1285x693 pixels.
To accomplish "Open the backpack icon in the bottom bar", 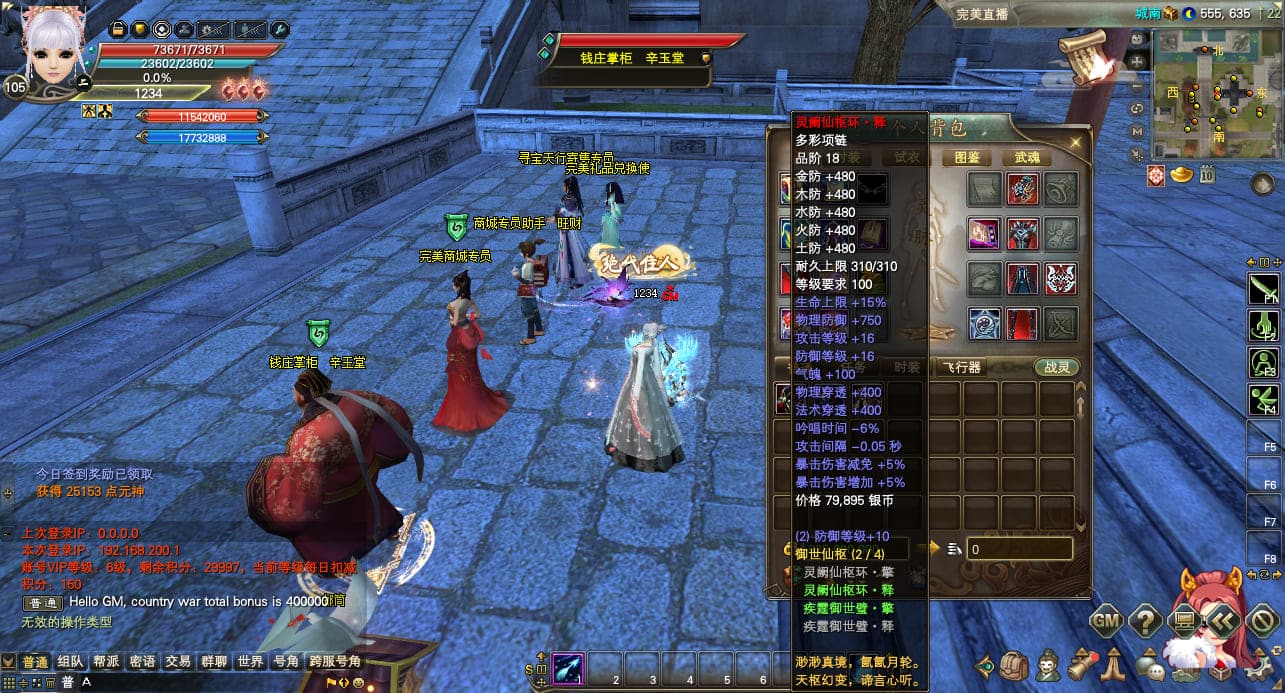I will [x=1014, y=666].
